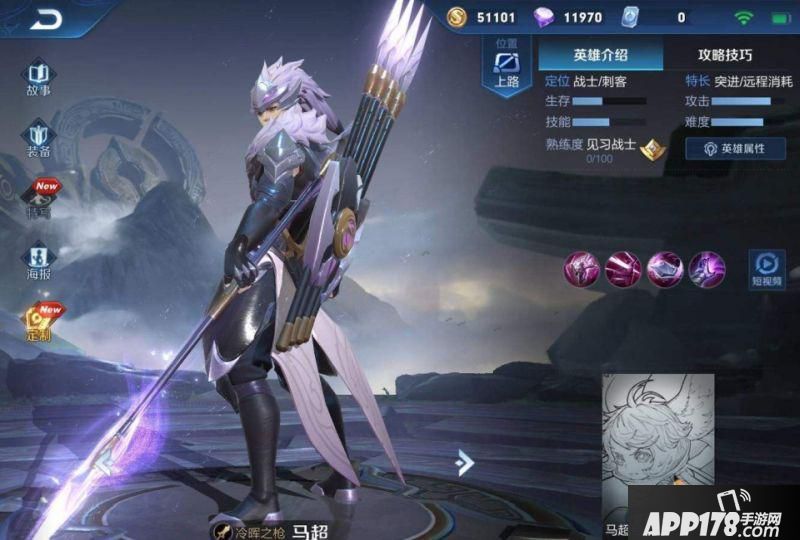Open the 故事 (Story) menu
This screenshot has width=800, height=540.
[38, 77]
